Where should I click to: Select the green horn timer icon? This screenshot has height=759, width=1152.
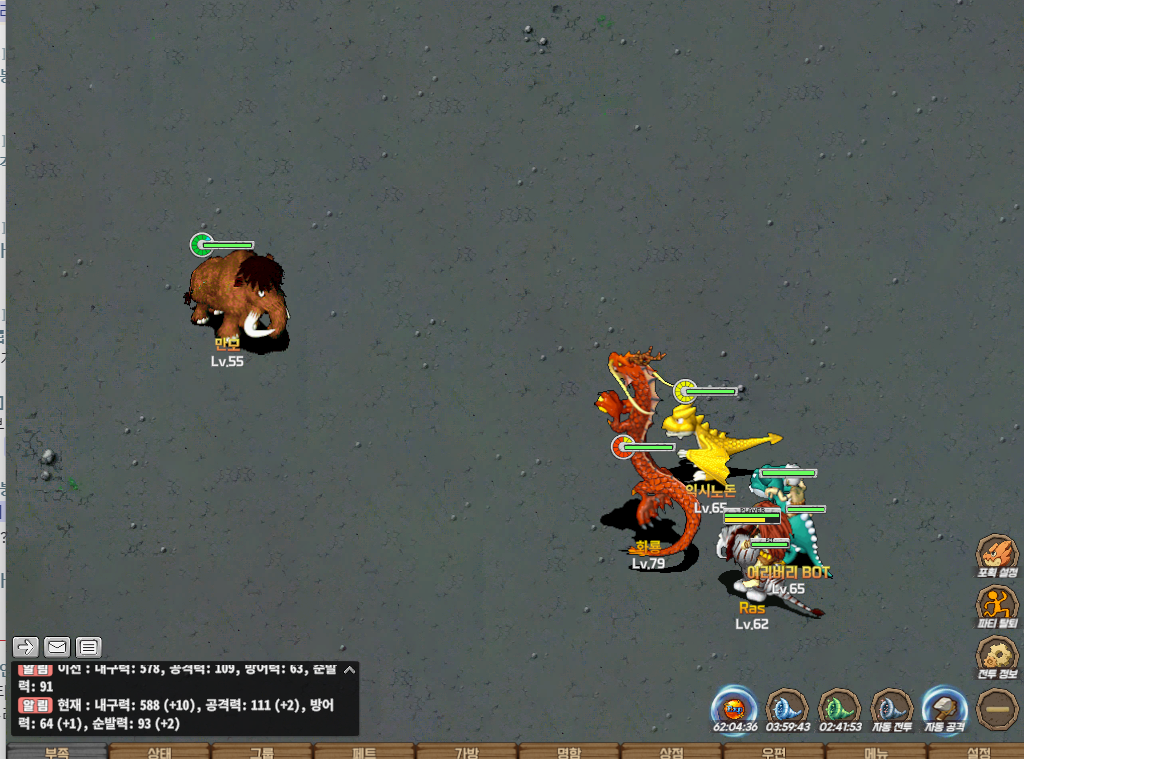click(839, 708)
